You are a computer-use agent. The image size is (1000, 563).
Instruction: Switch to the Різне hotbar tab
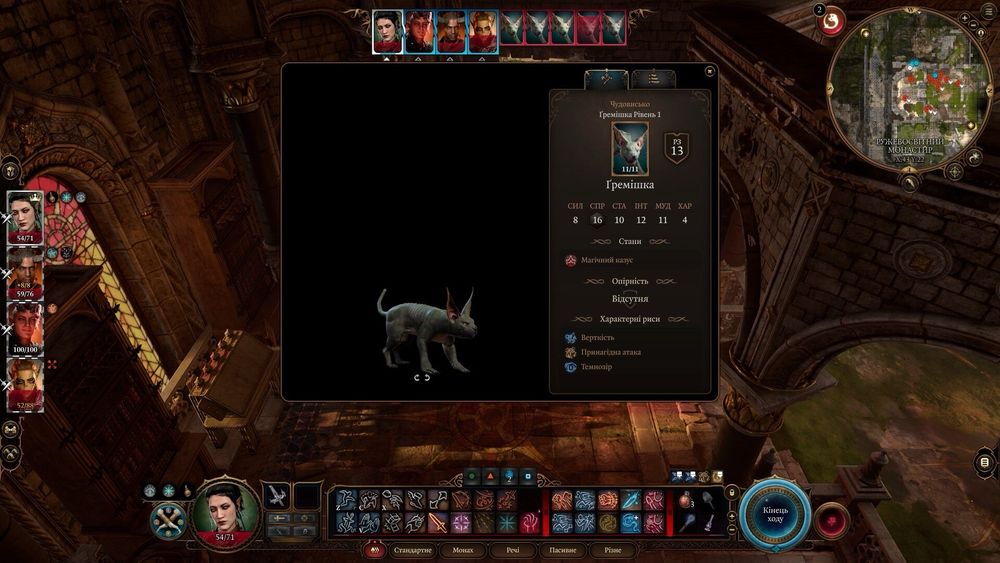click(610, 550)
